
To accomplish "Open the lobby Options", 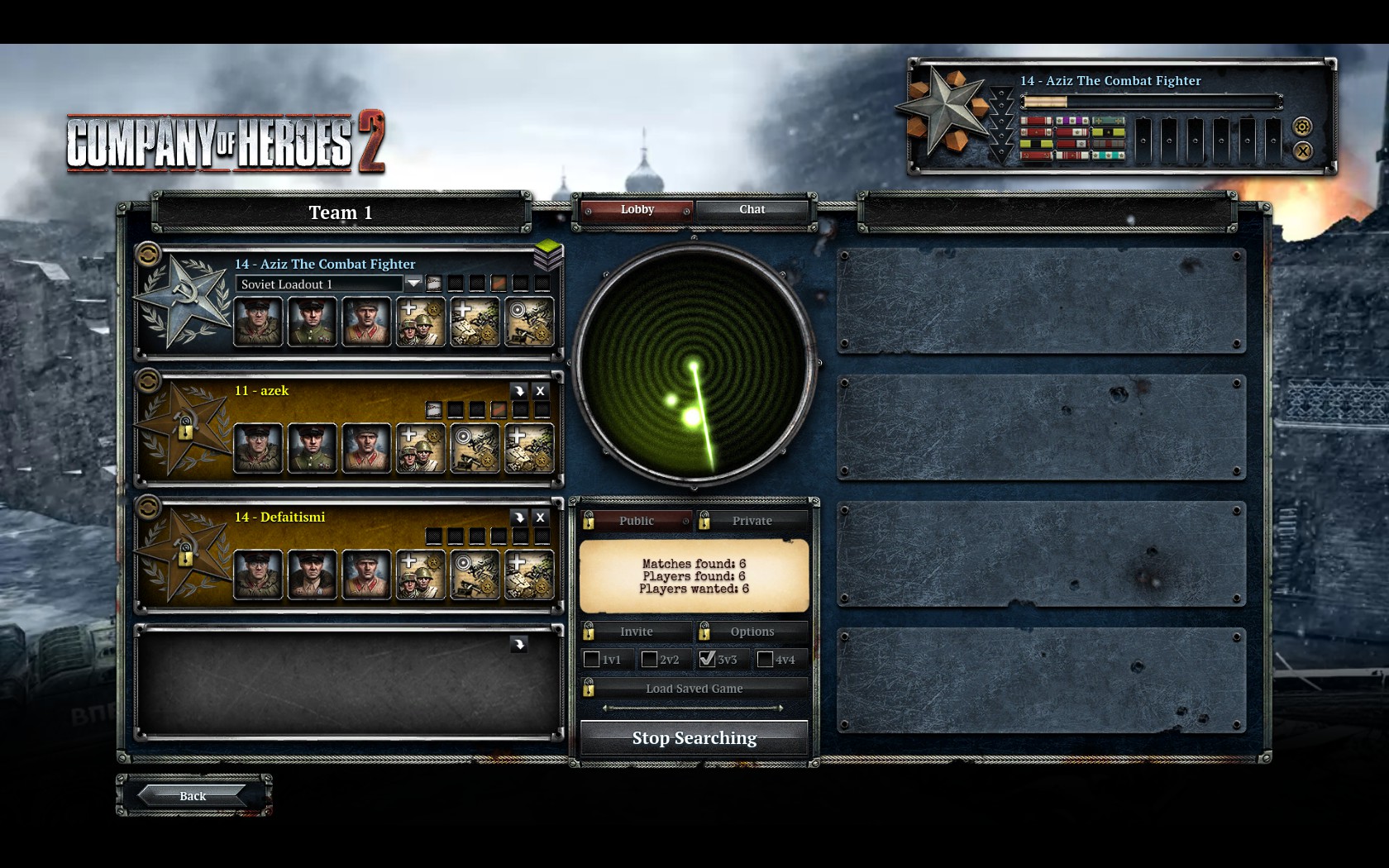I will click(752, 632).
